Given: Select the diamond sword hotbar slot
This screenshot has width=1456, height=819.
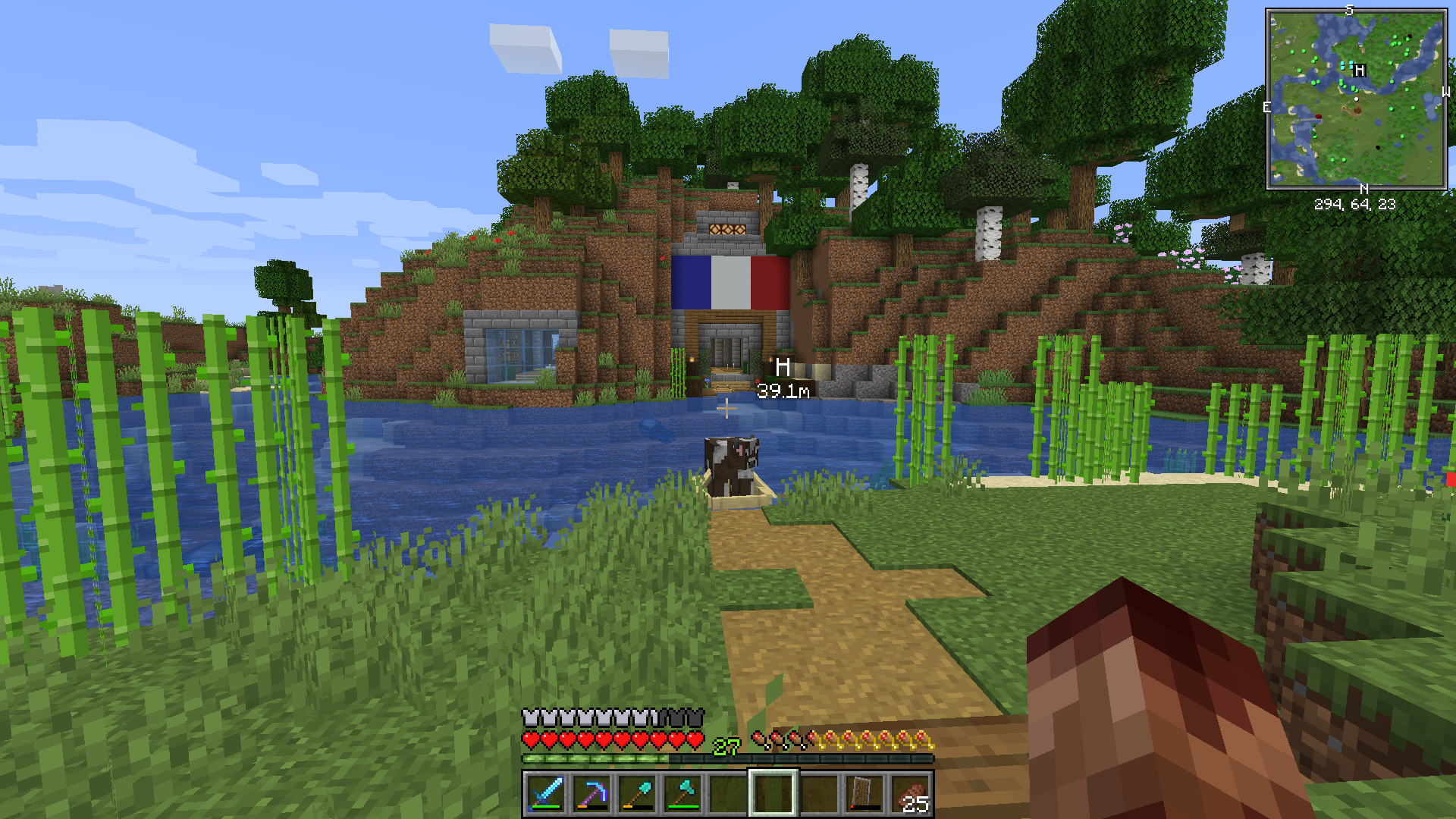Looking at the screenshot, I should pyautogui.click(x=546, y=793).
